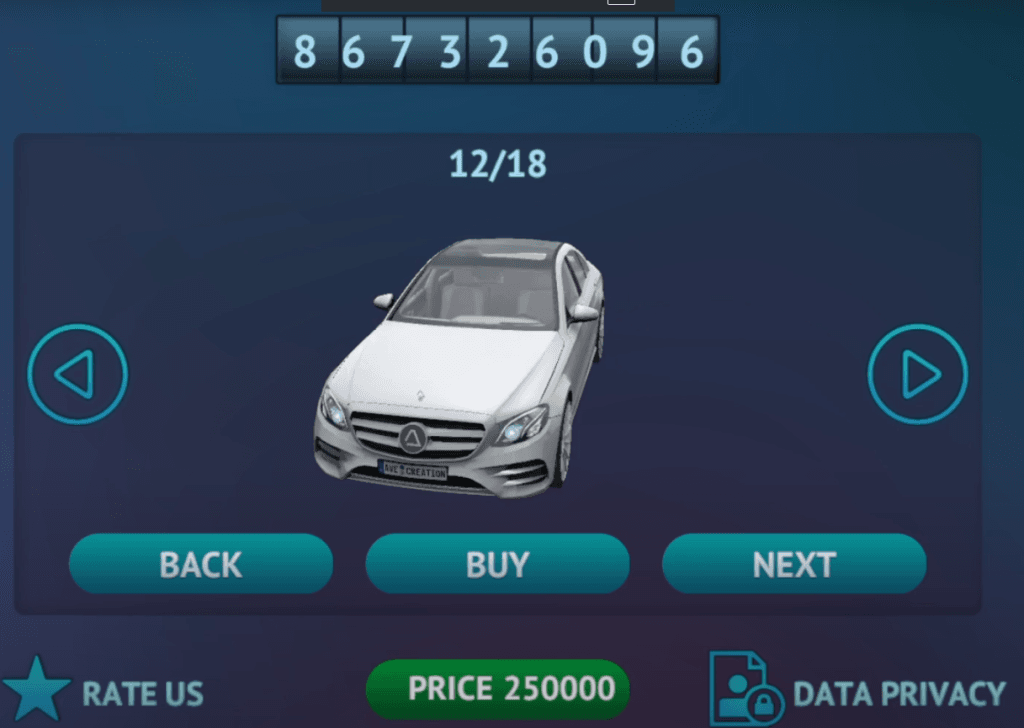Open the Data Privacy page

(x=858, y=691)
